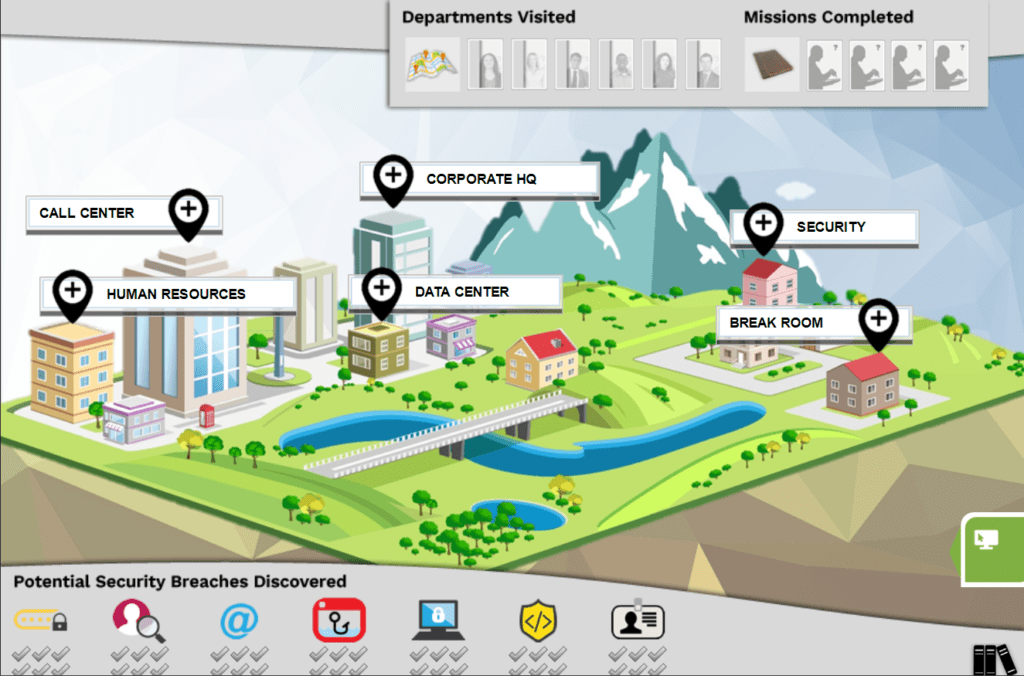Click the locked laptop icon

tap(437, 621)
